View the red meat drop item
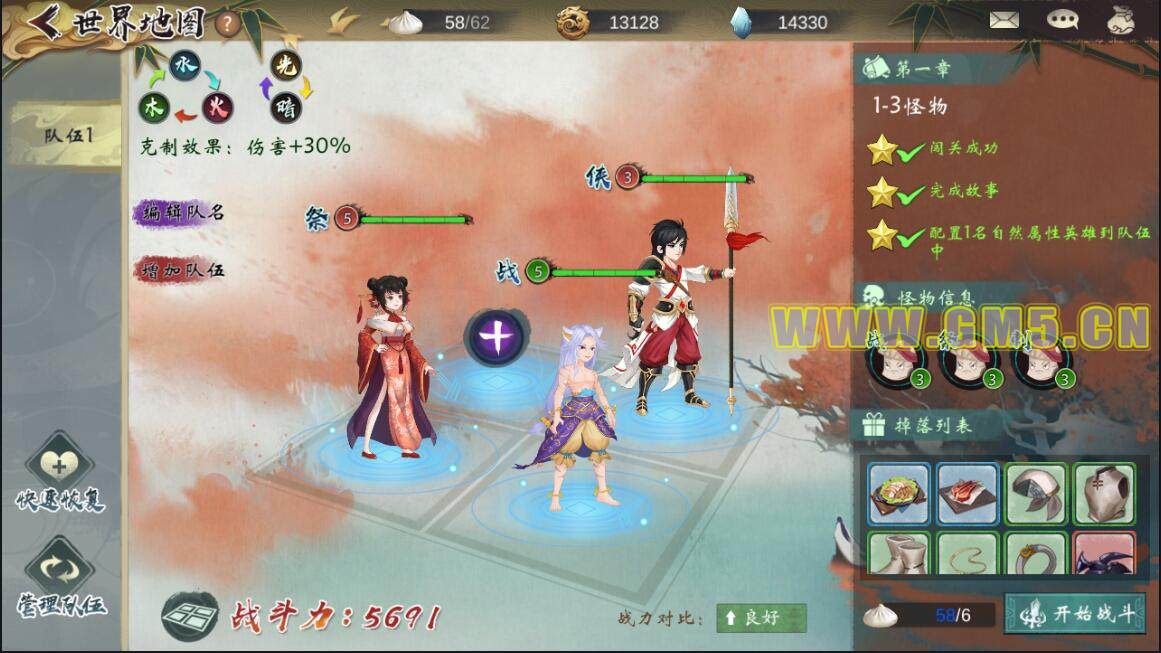Image resolution: width=1161 pixels, height=653 pixels. [967, 494]
